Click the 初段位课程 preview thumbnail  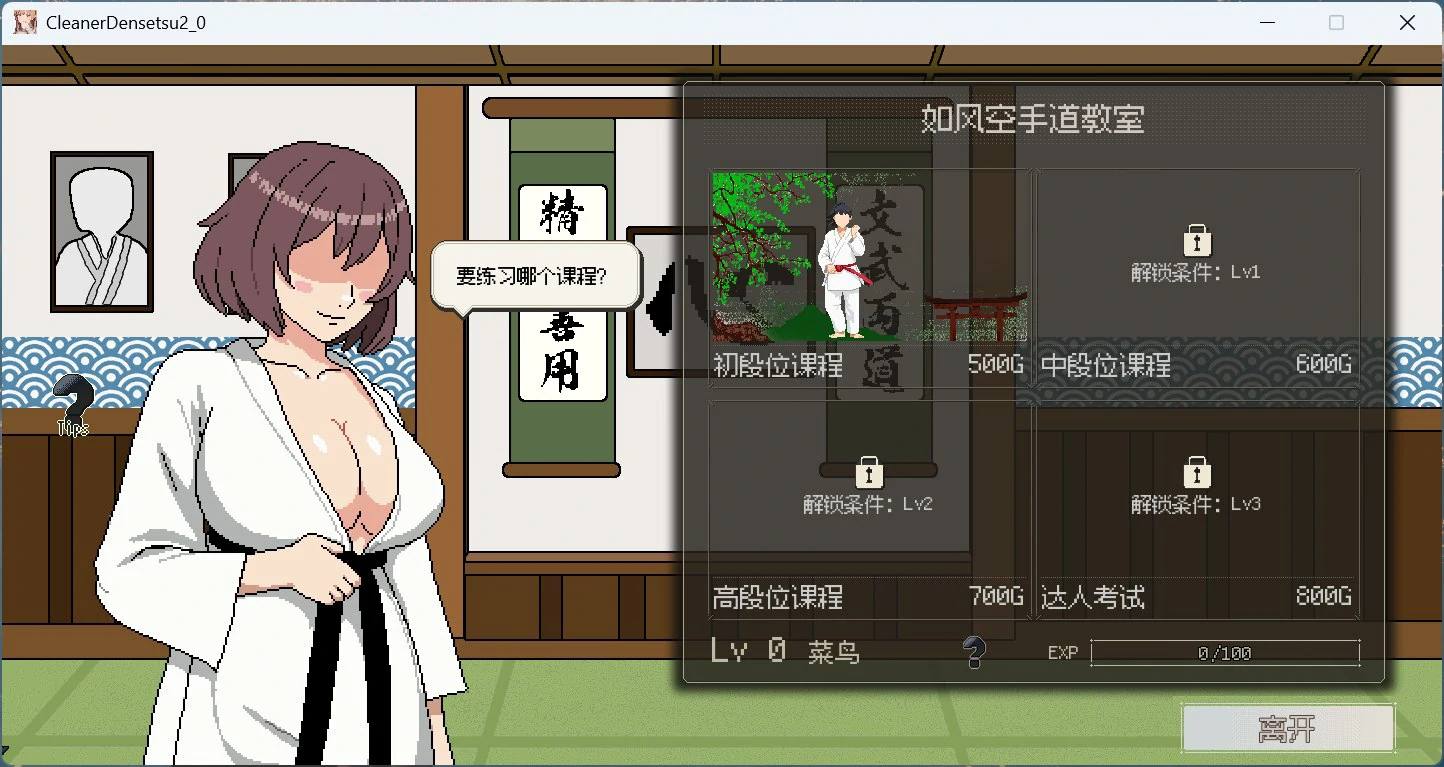click(865, 260)
